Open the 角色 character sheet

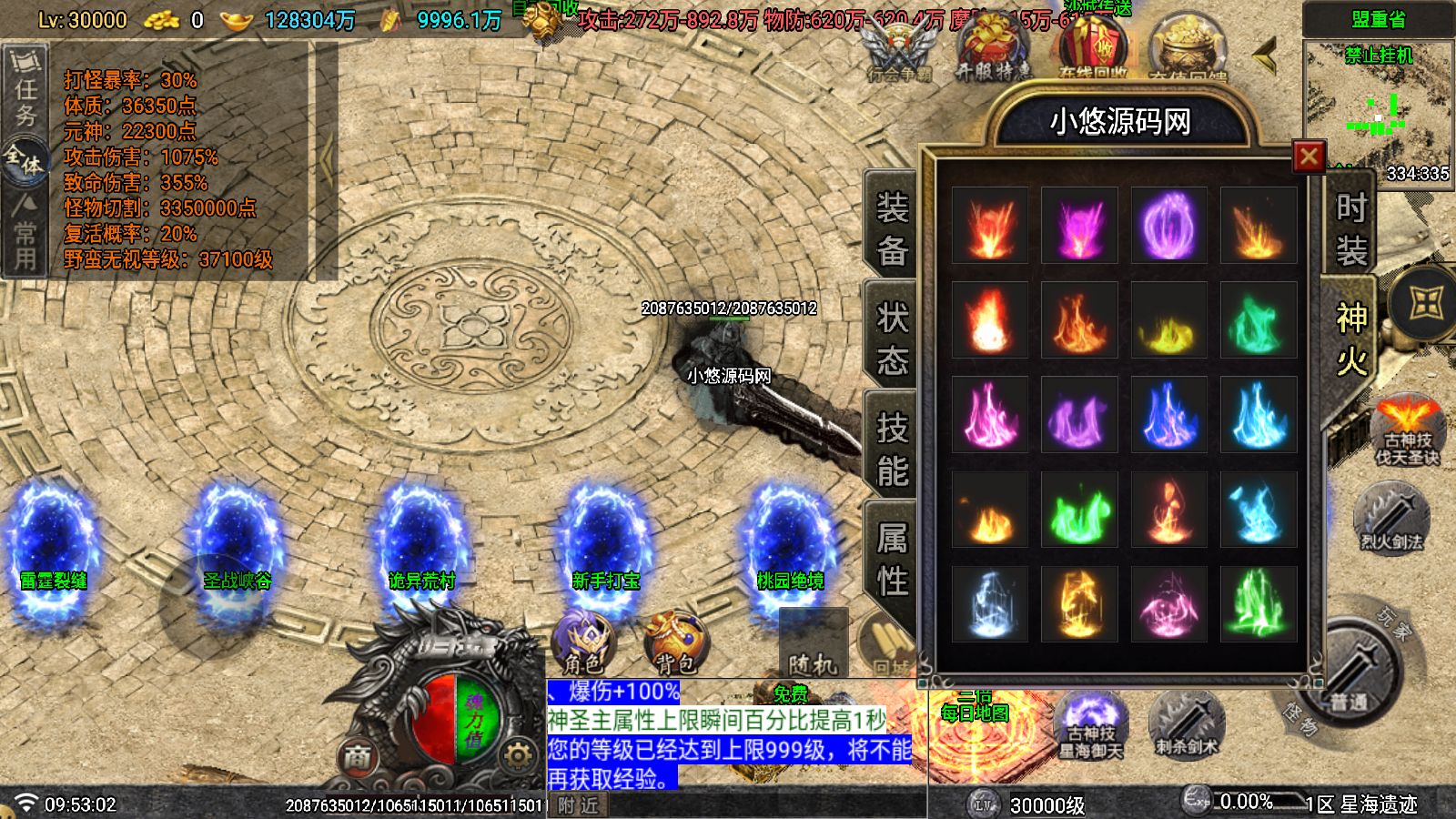pyautogui.click(x=582, y=642)
